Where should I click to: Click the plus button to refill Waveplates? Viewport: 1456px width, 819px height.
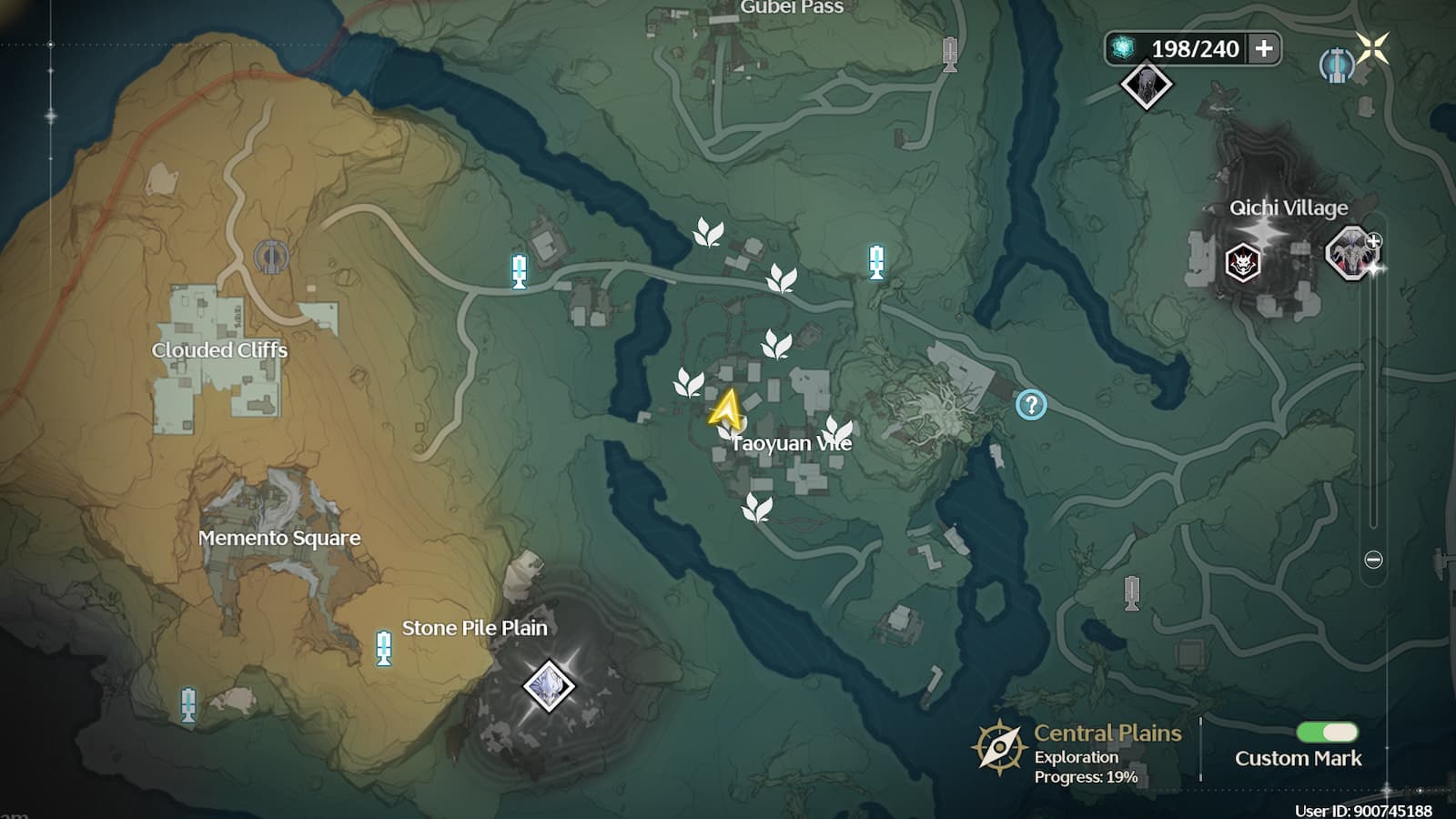[1265, 49]
